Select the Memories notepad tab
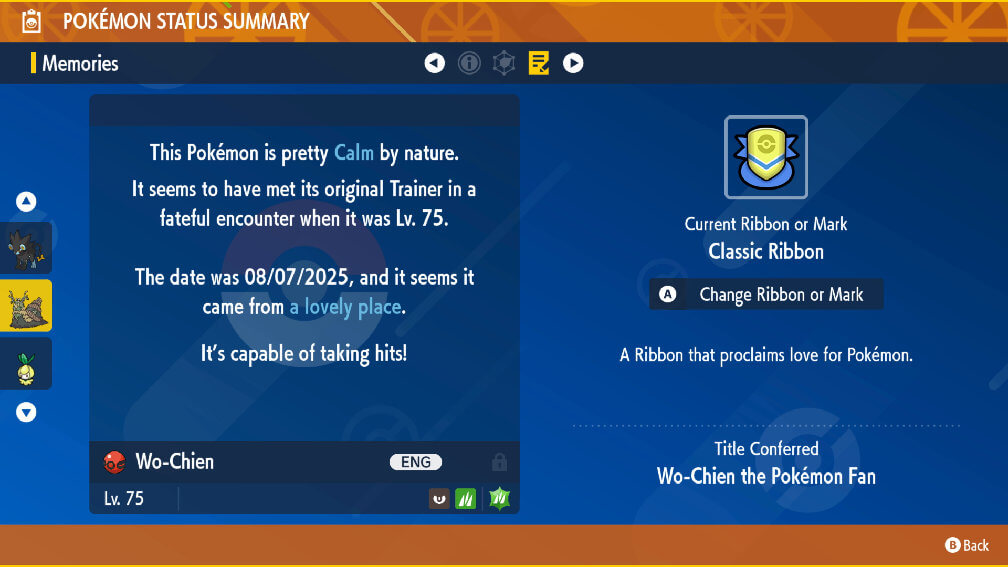The image size is (1008, 567). 539,63
